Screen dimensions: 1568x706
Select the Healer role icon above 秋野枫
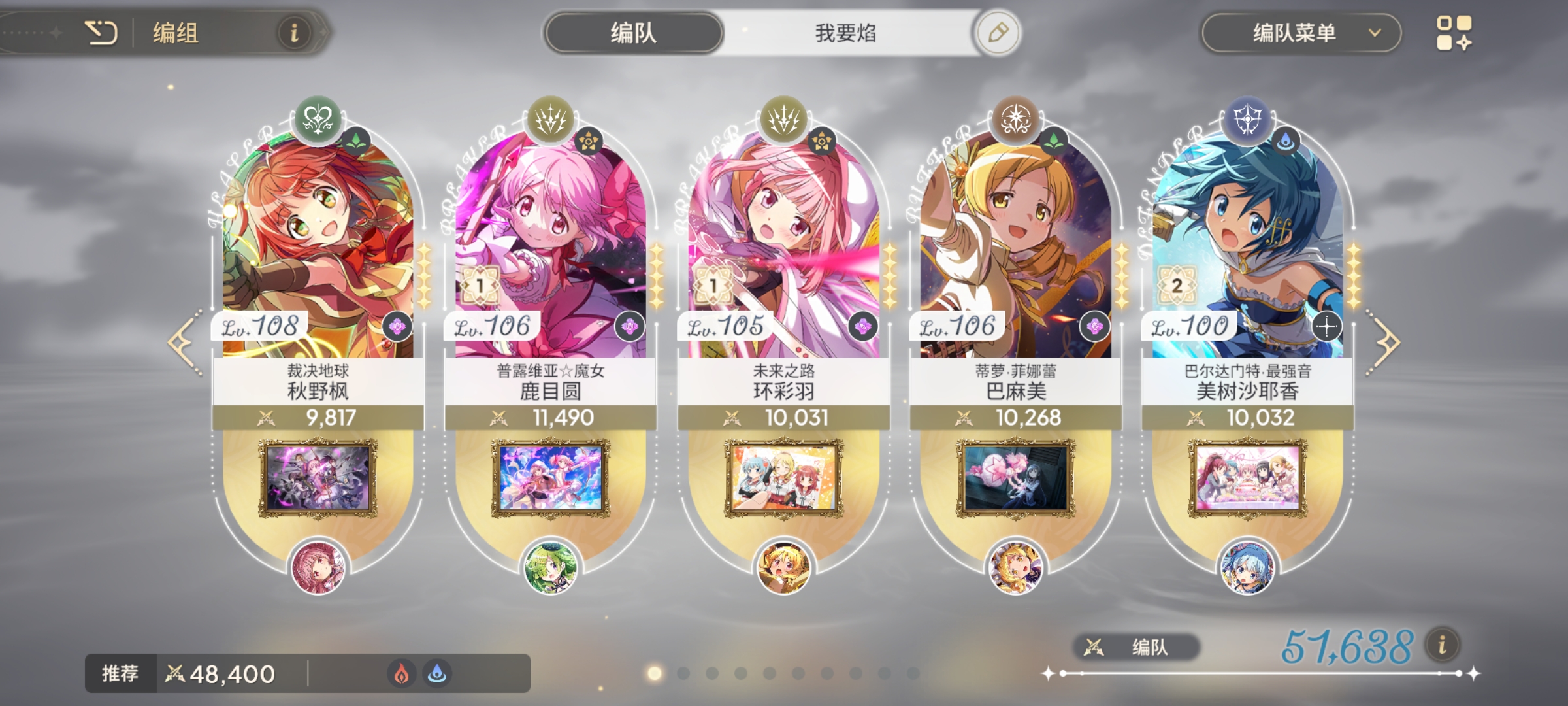[317, 122]
